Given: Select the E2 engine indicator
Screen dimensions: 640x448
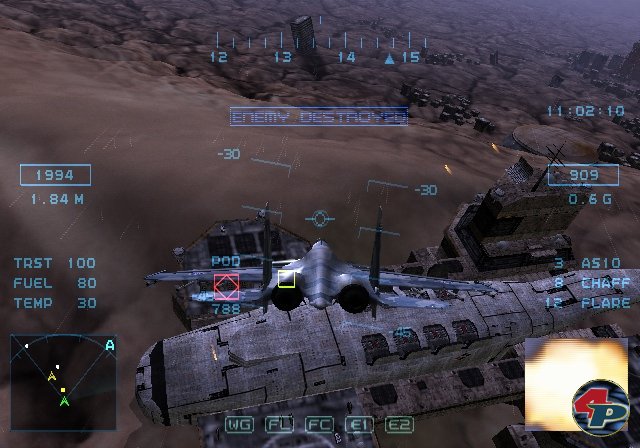Looking at the screenshot, I should point(399,424).
